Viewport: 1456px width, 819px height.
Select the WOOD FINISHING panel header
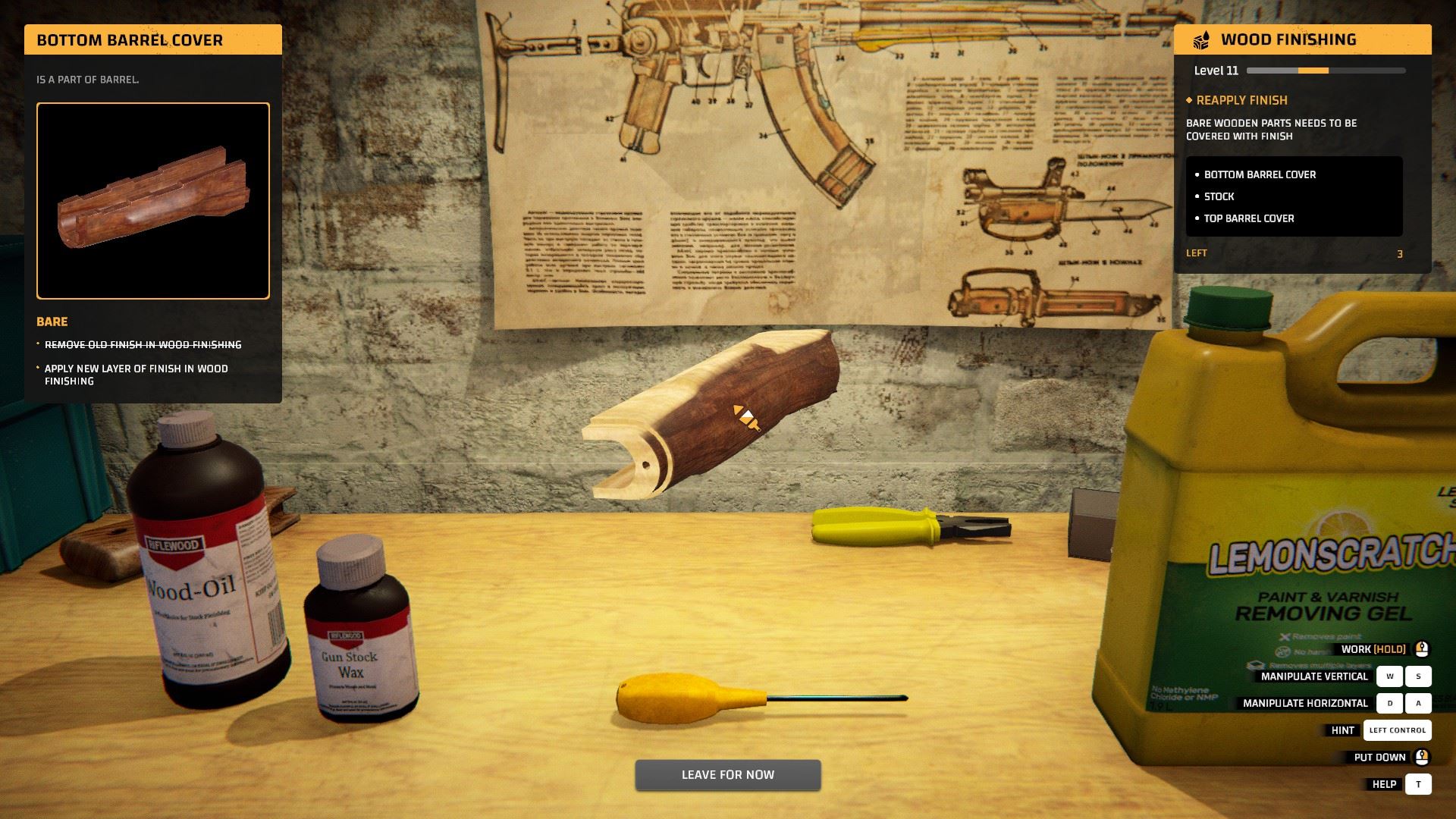point(1289,39)
